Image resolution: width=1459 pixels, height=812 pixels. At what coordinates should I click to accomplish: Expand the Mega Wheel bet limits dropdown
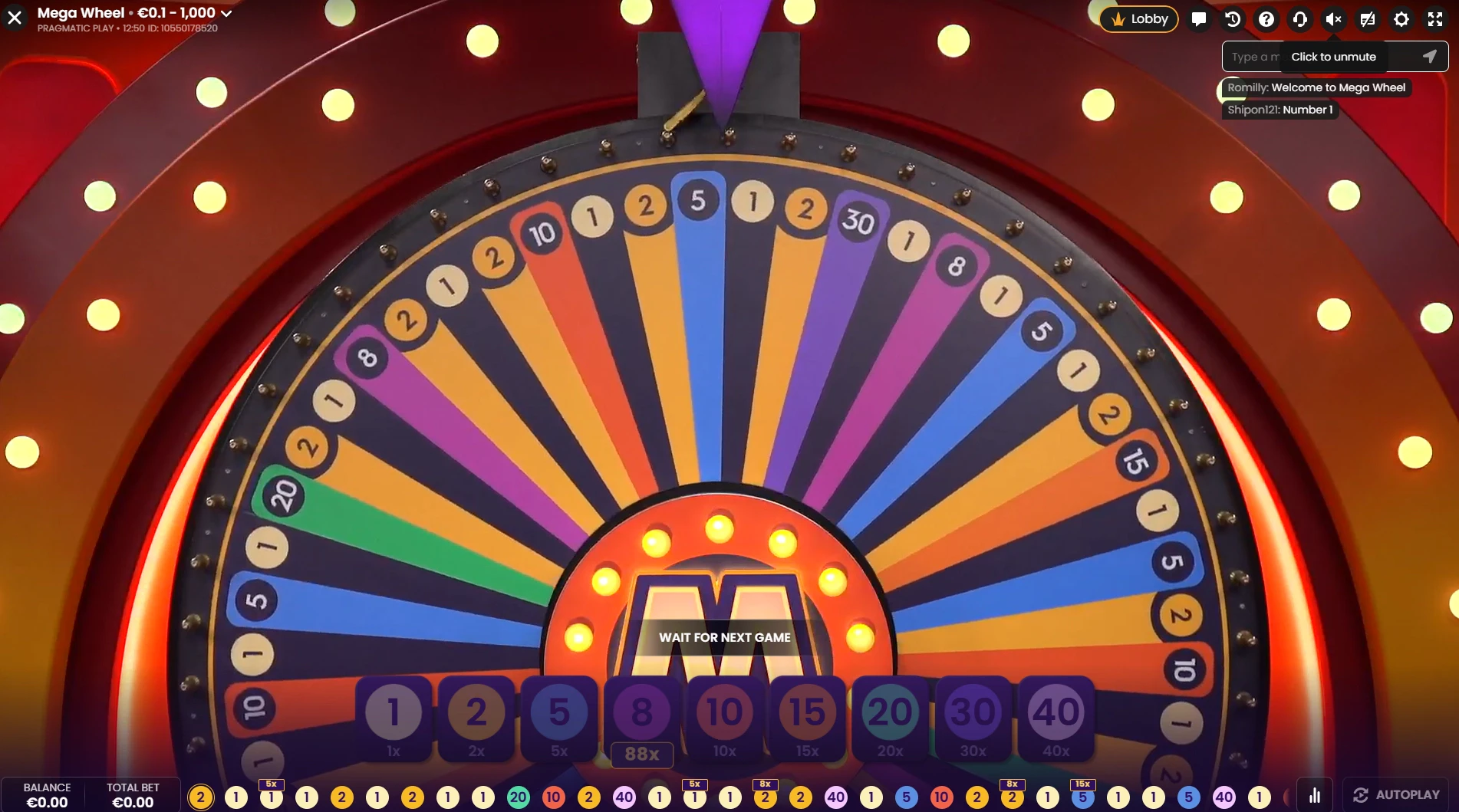(x=226, y=13)
